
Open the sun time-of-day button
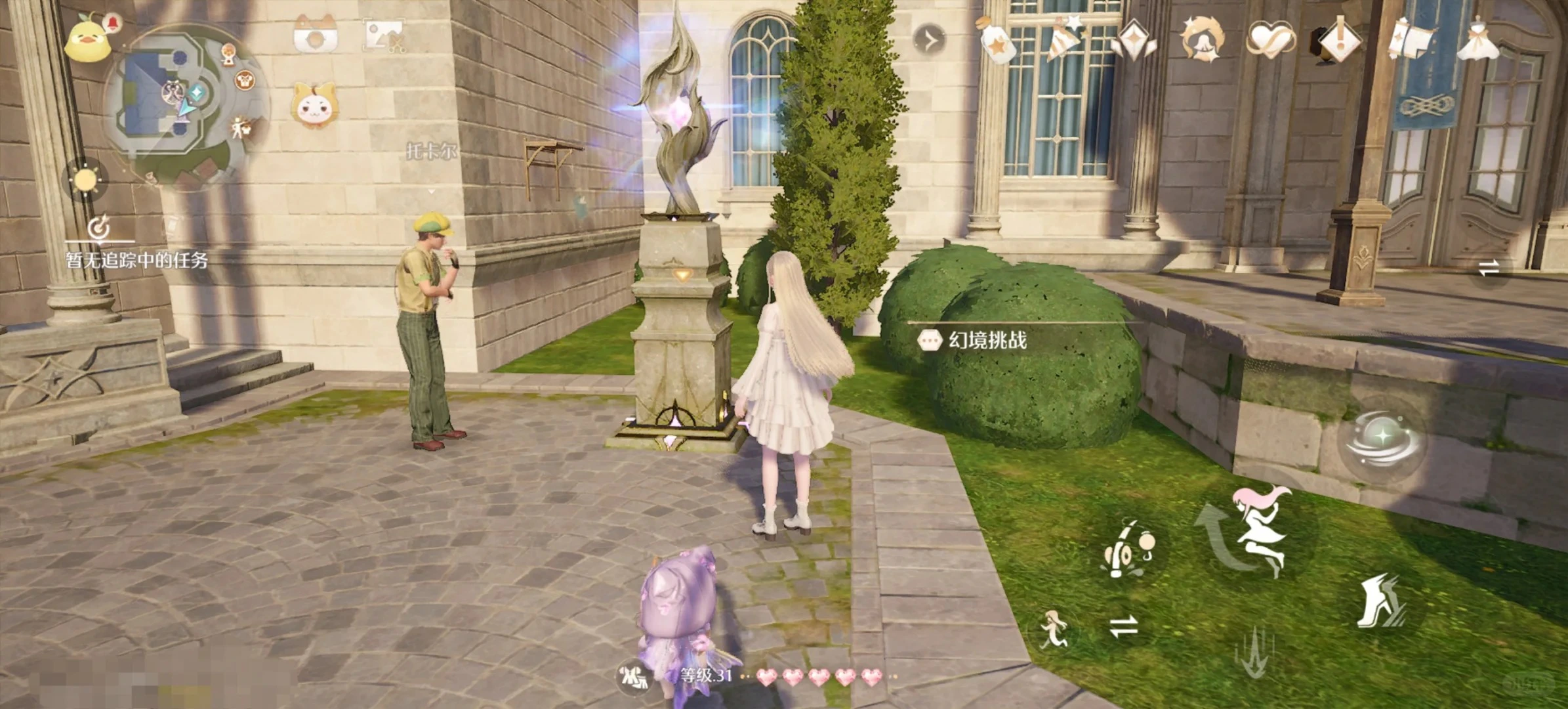click(x=85, y=179)
